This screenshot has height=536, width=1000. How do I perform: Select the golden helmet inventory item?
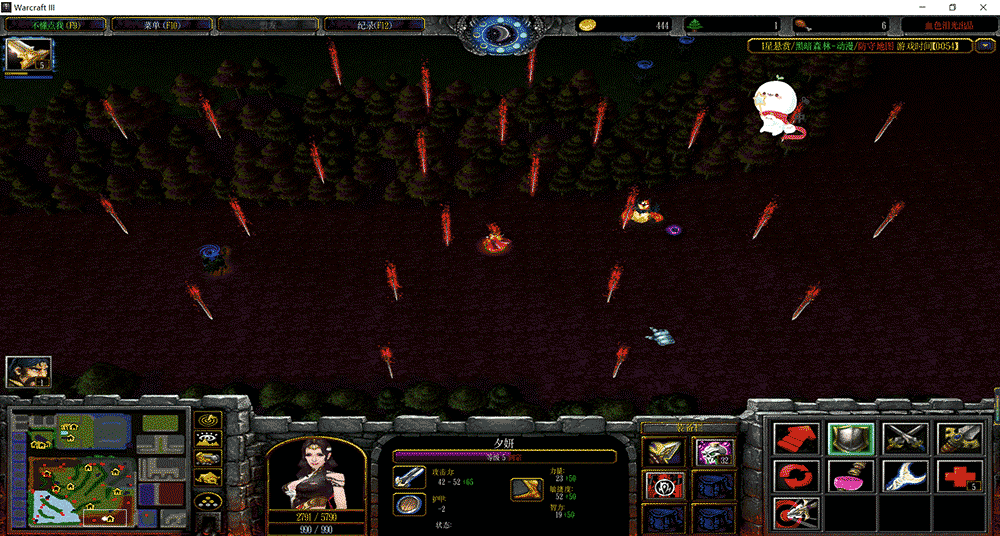coord(661,452)
